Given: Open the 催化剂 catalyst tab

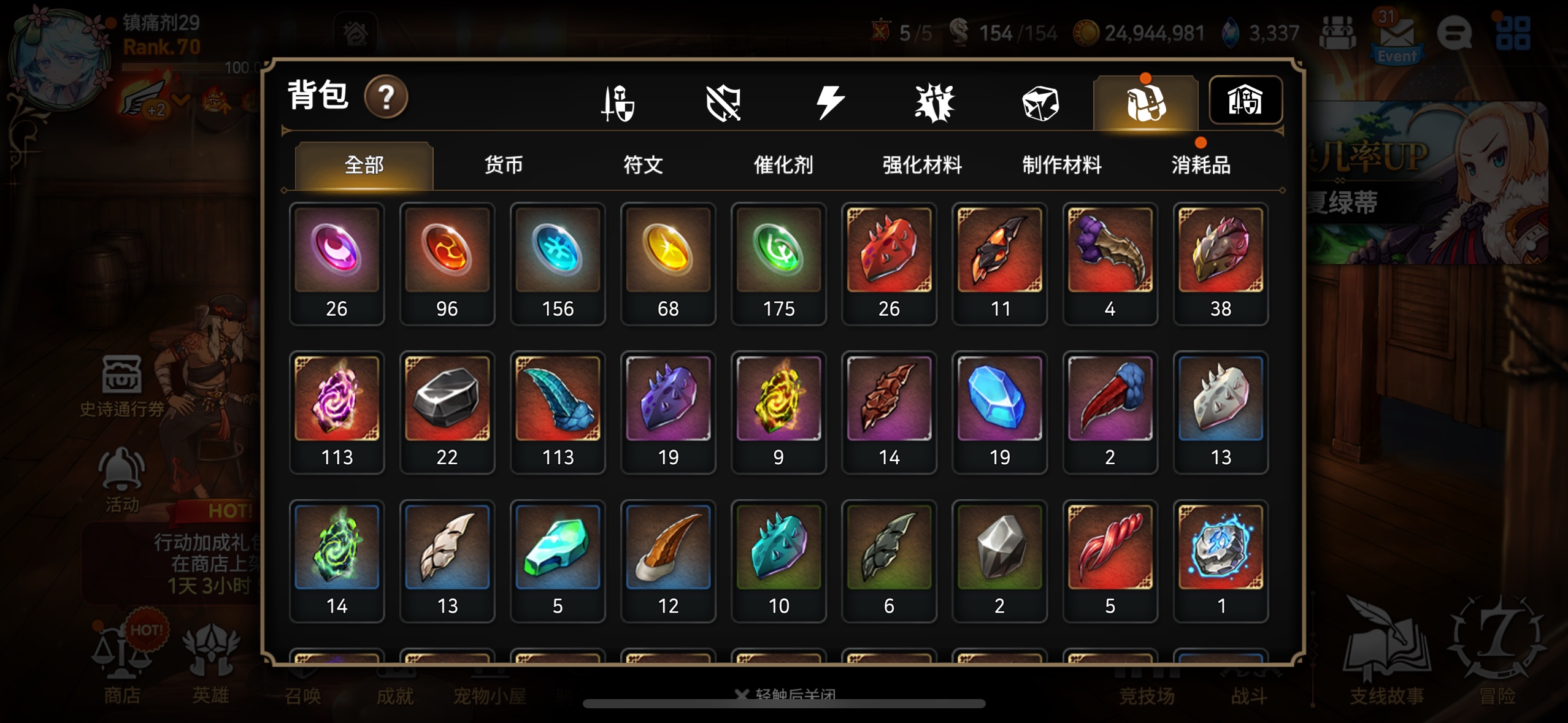Looking at the screenshot, I should pyautogui.click(x=783, y=165).
